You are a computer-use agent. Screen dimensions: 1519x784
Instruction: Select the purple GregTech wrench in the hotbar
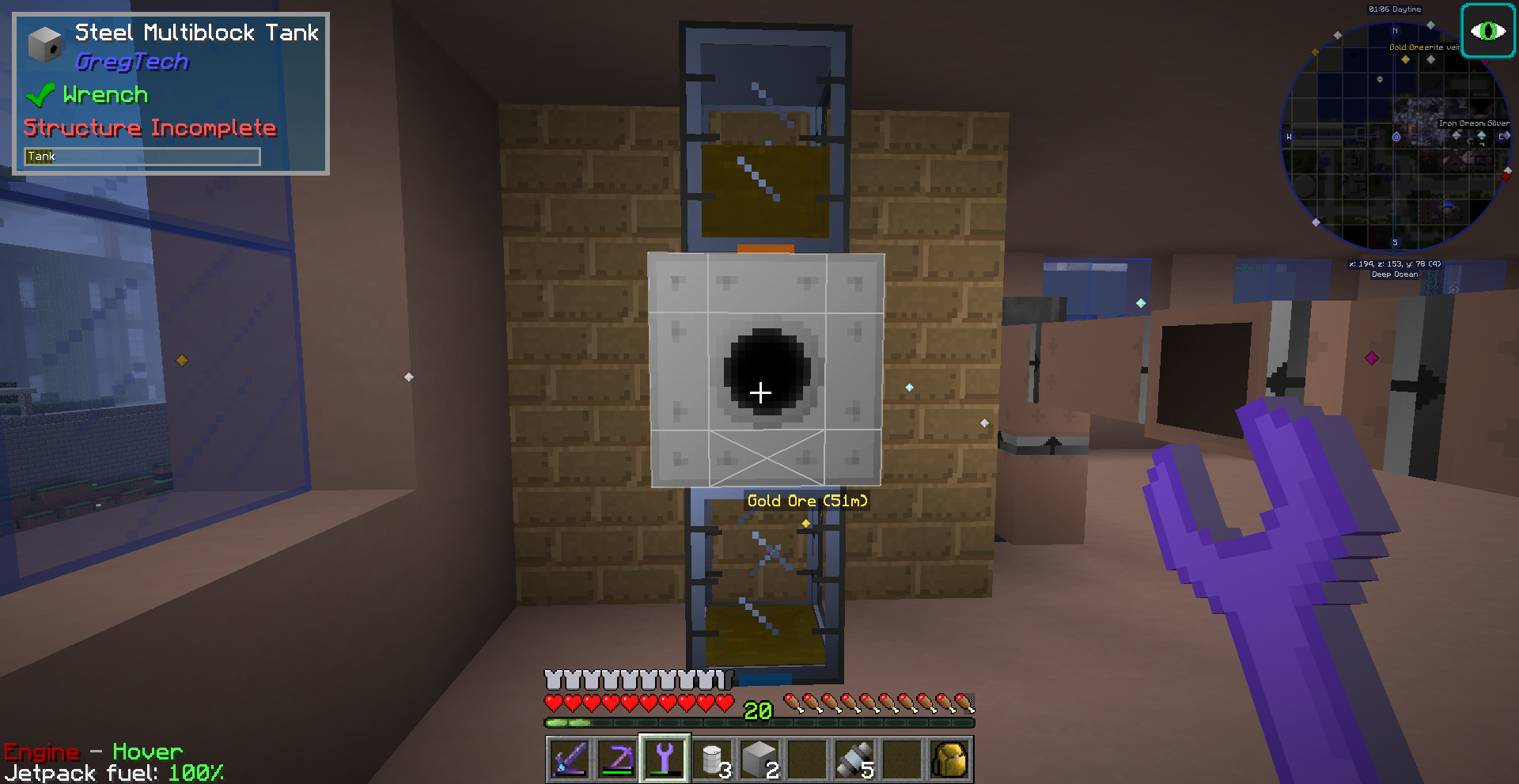(x=665, y=758)
